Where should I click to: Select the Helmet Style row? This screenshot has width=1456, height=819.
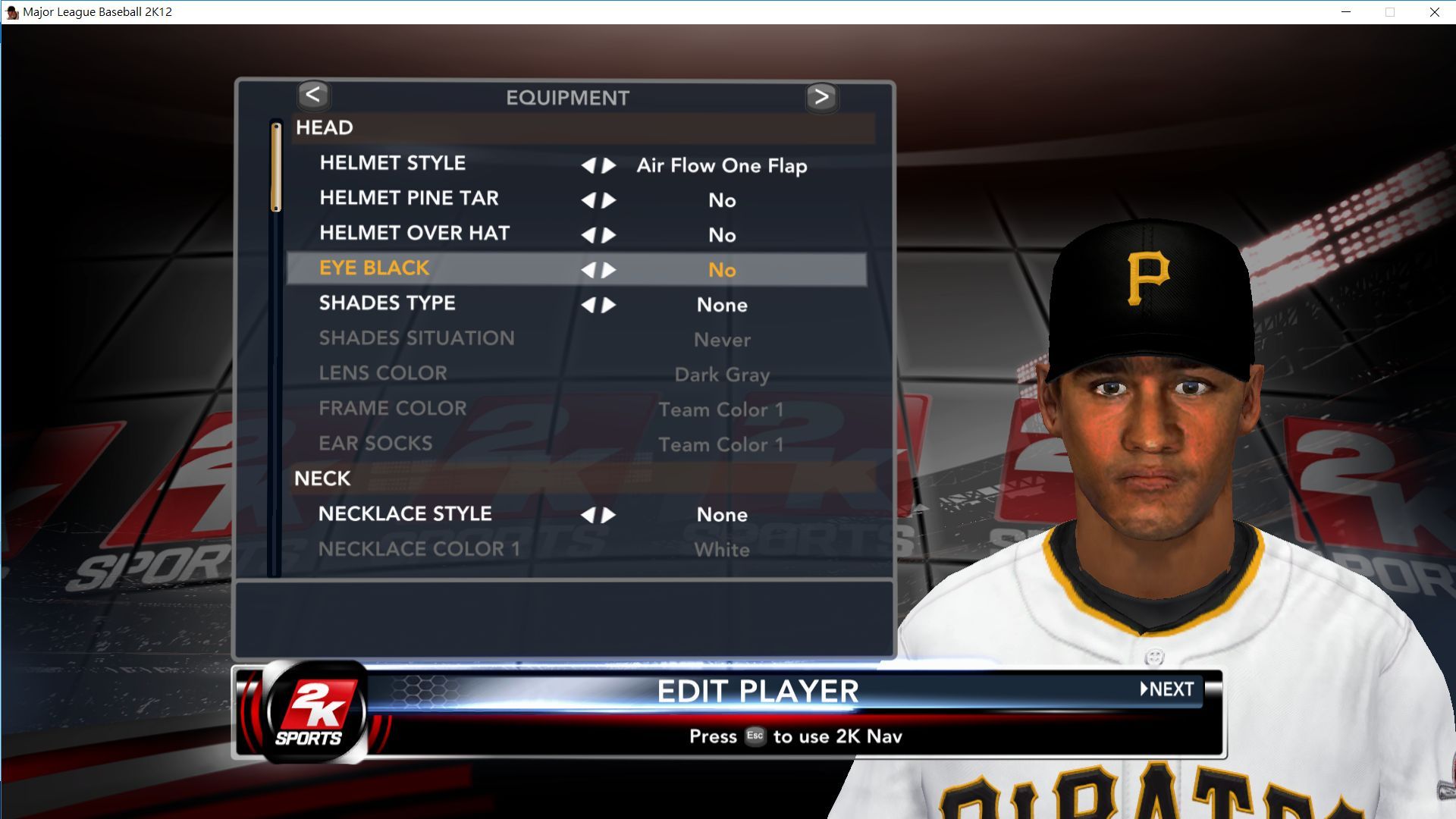click(393, 164)
